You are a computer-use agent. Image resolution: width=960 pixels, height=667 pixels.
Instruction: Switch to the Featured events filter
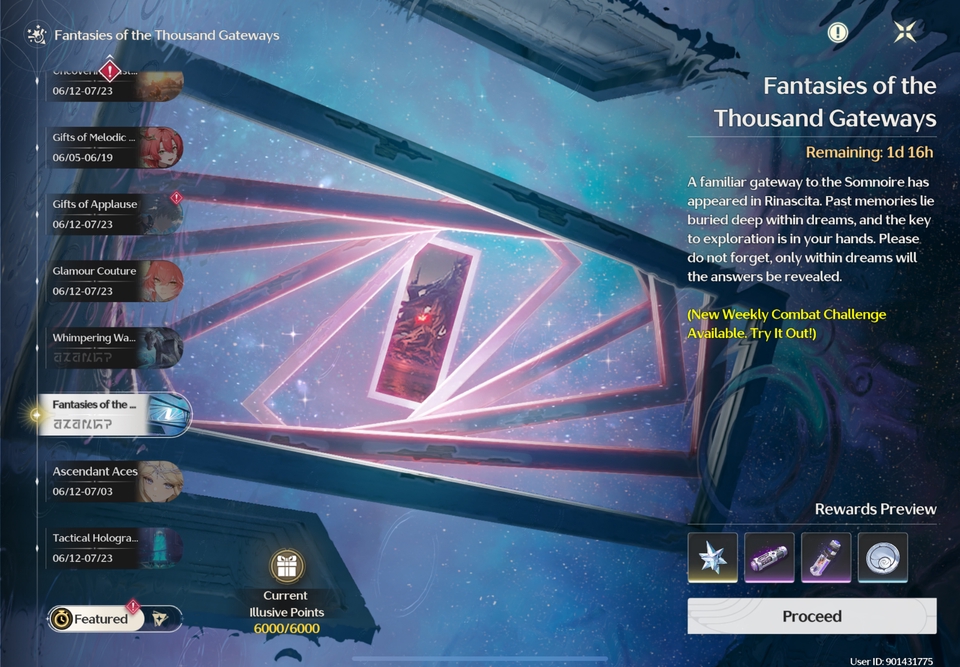93,619
